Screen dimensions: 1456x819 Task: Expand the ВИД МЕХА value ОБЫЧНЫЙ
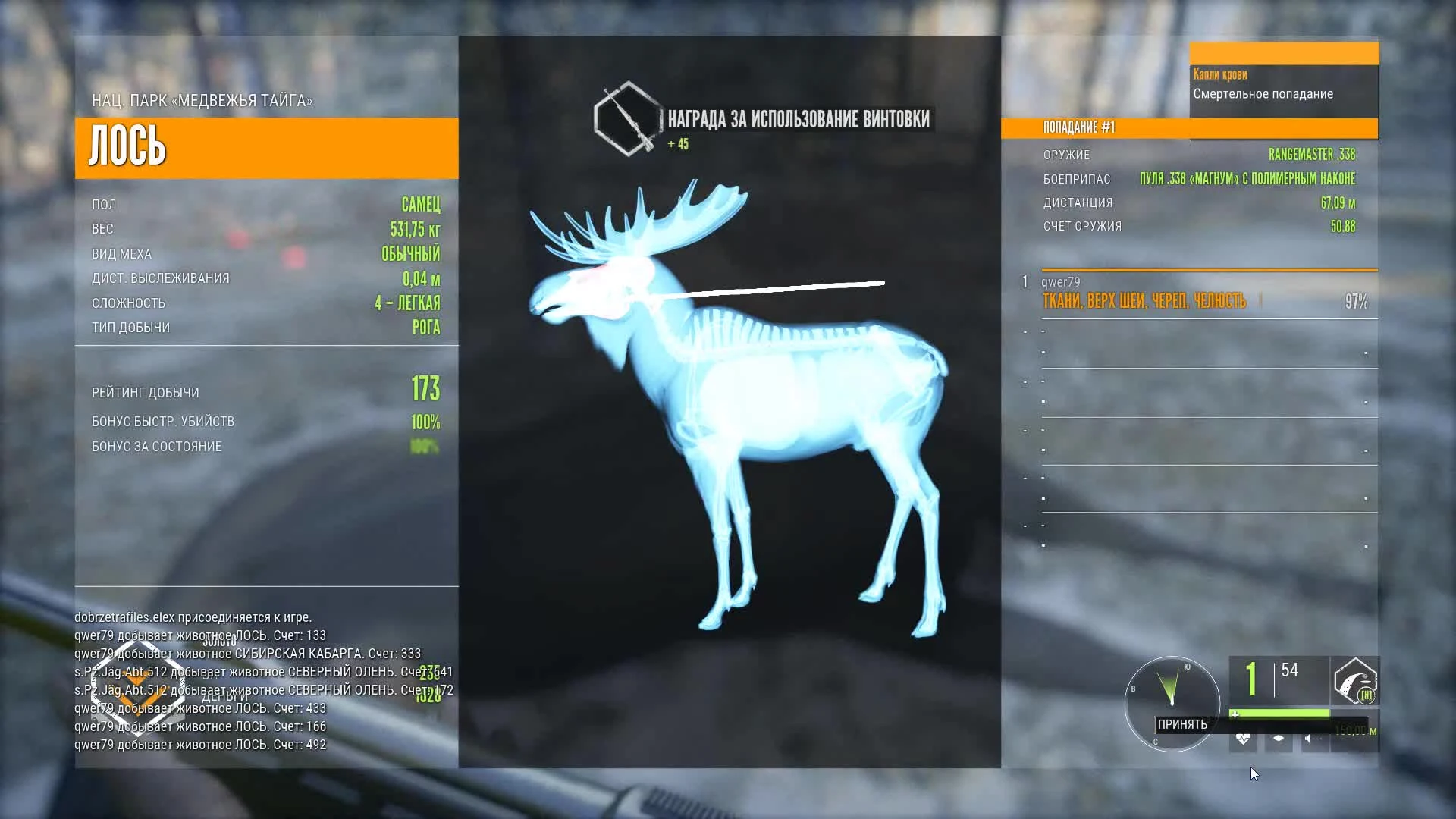[410, 254]
